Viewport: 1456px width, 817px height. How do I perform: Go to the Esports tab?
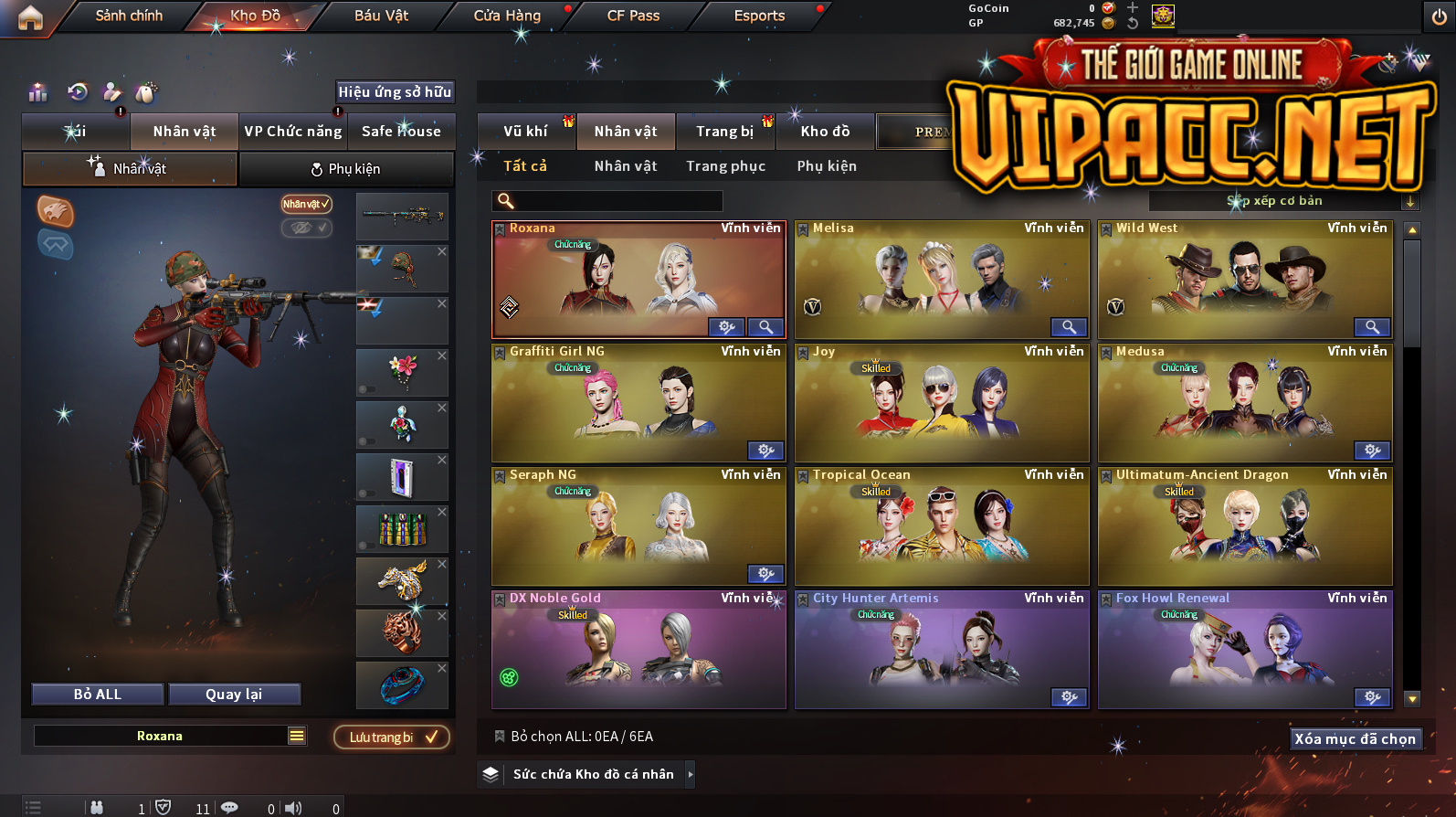tap(759, 16)
